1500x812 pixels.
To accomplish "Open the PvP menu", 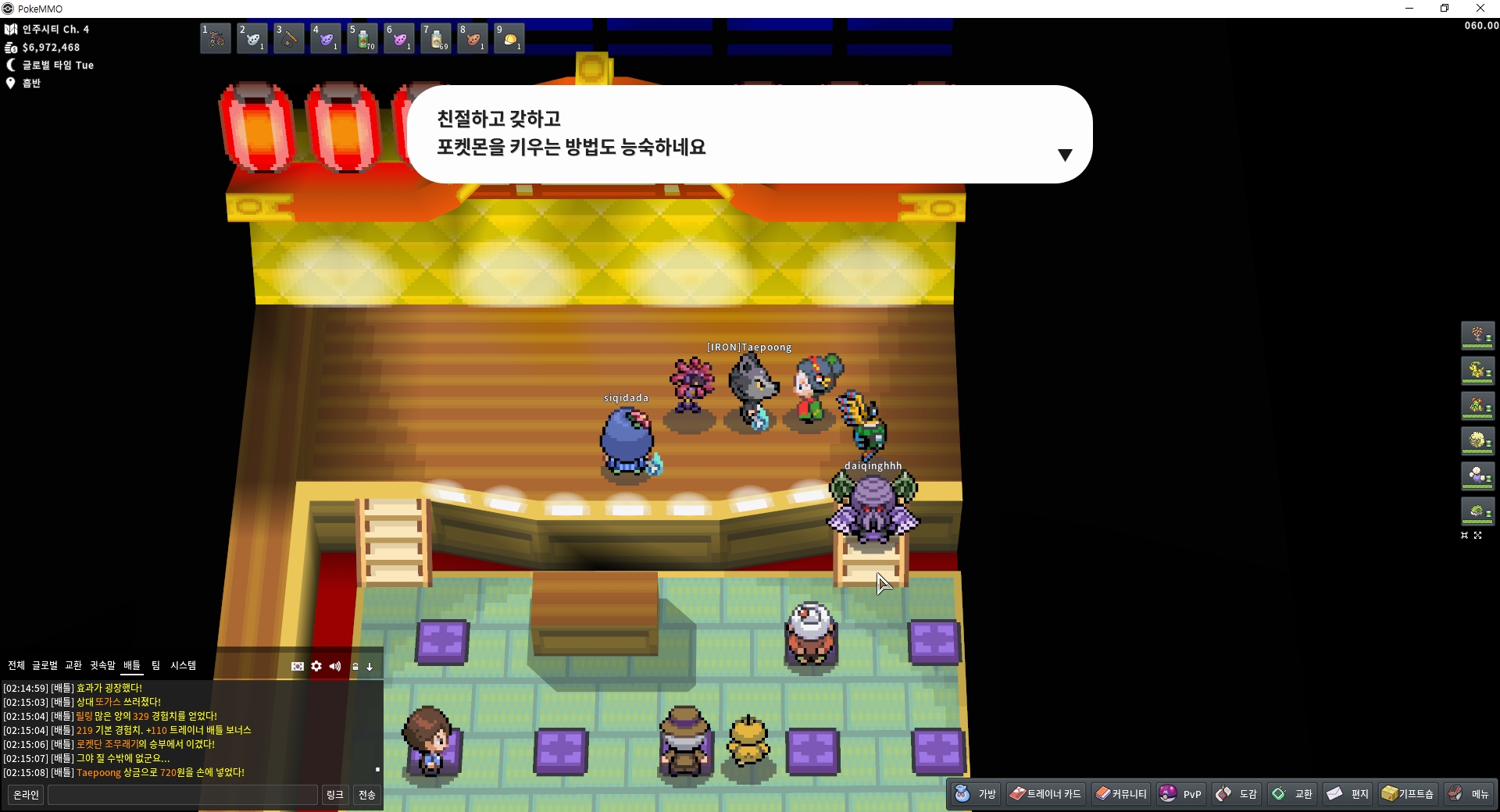I will [x=1180, y=794].
